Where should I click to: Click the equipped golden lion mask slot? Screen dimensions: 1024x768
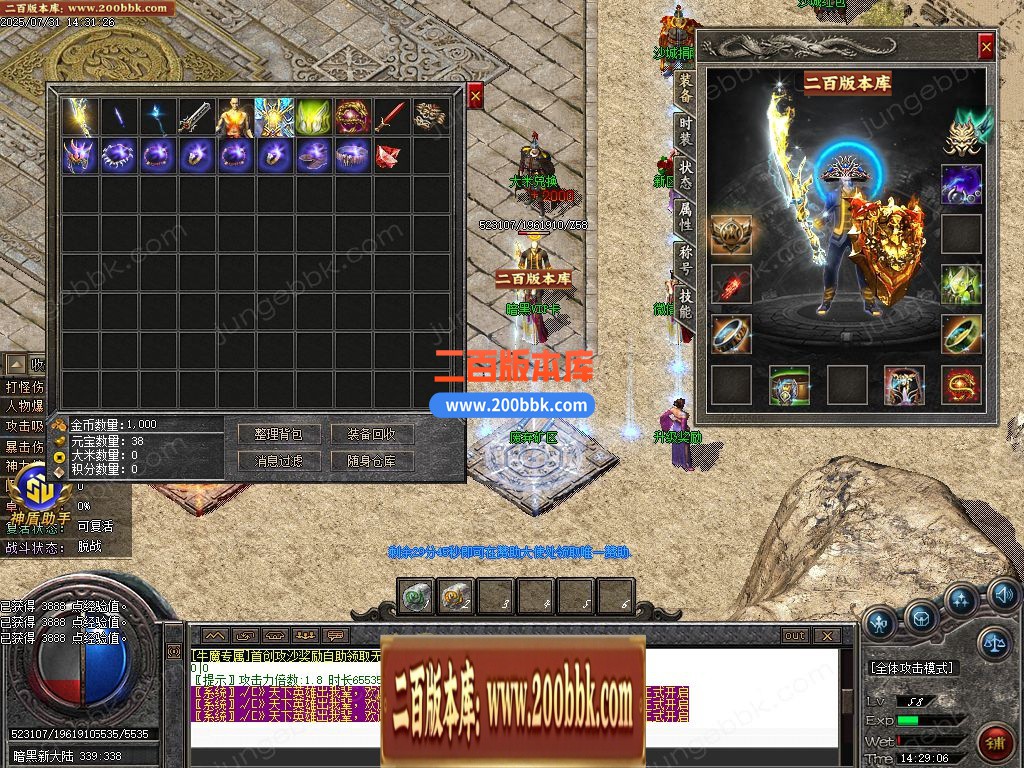964,131
